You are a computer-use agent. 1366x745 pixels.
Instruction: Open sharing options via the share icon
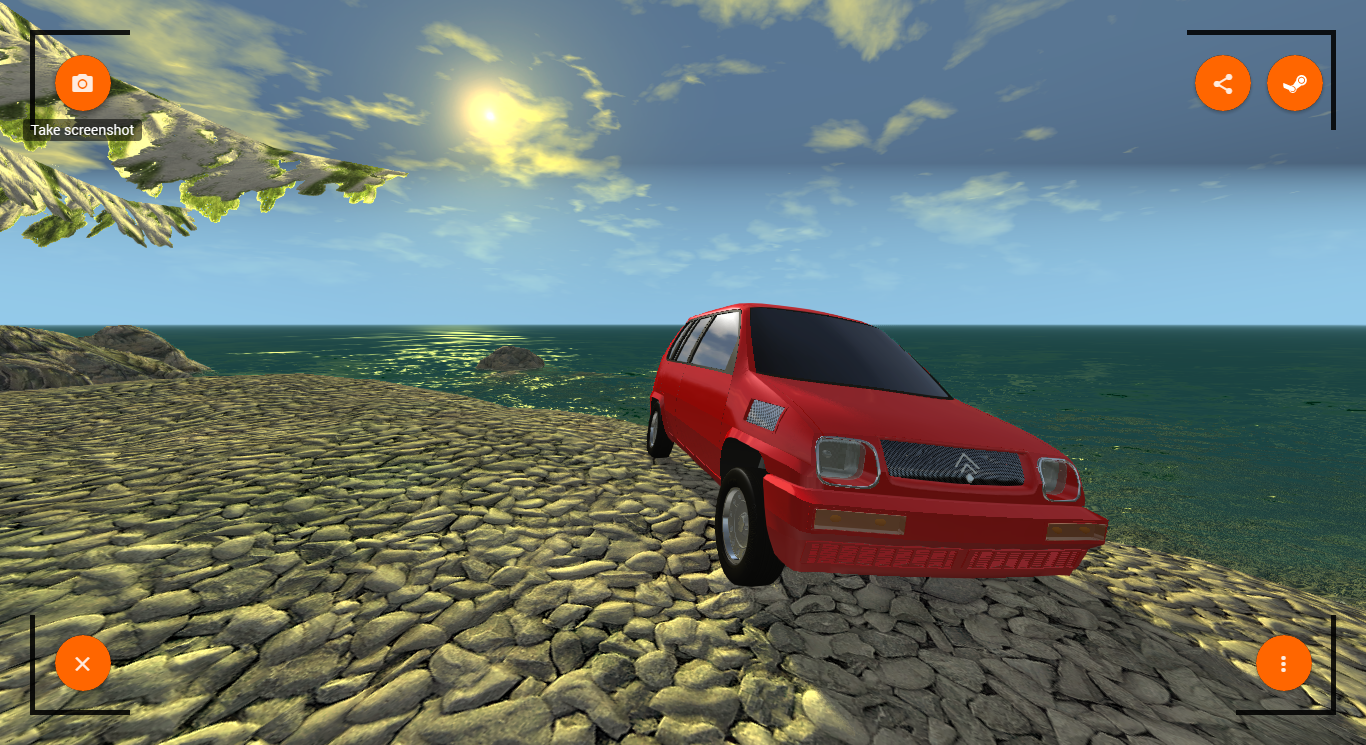click(1223, 83)
